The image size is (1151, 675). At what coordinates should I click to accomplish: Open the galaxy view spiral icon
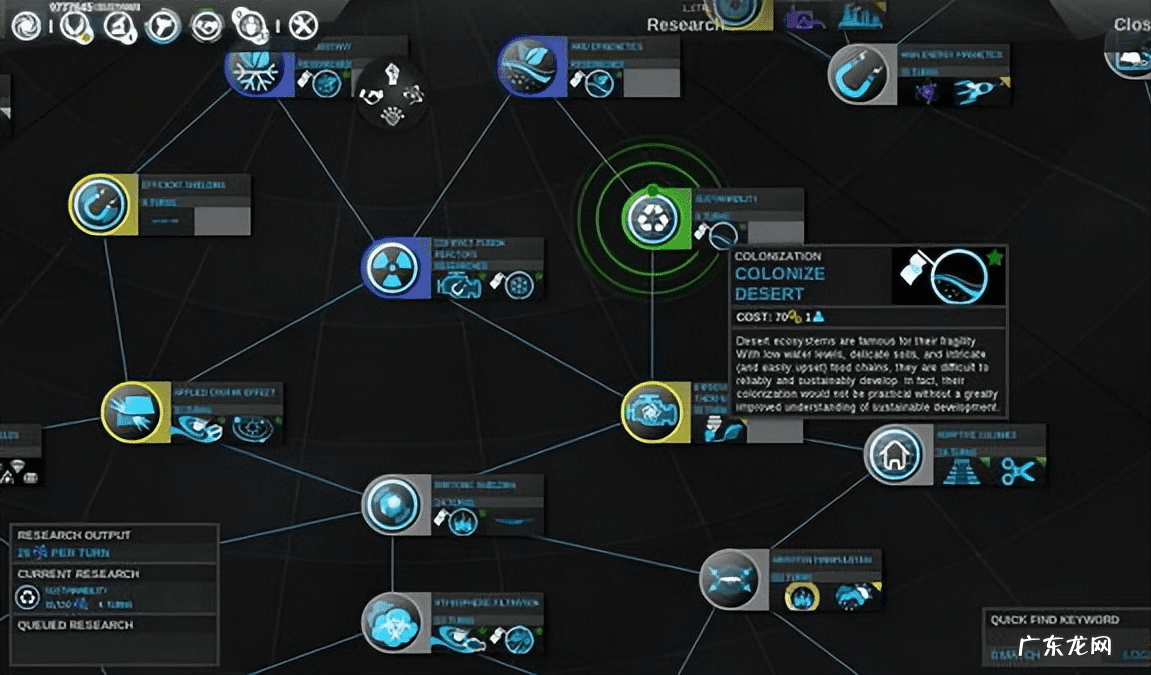coord(27,26)
